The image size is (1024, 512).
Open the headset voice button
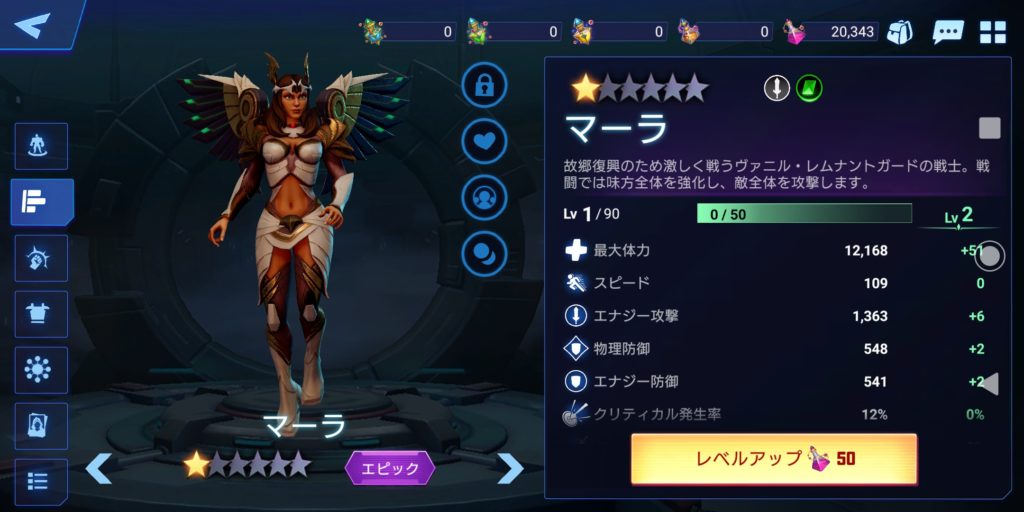coord(484,197)
